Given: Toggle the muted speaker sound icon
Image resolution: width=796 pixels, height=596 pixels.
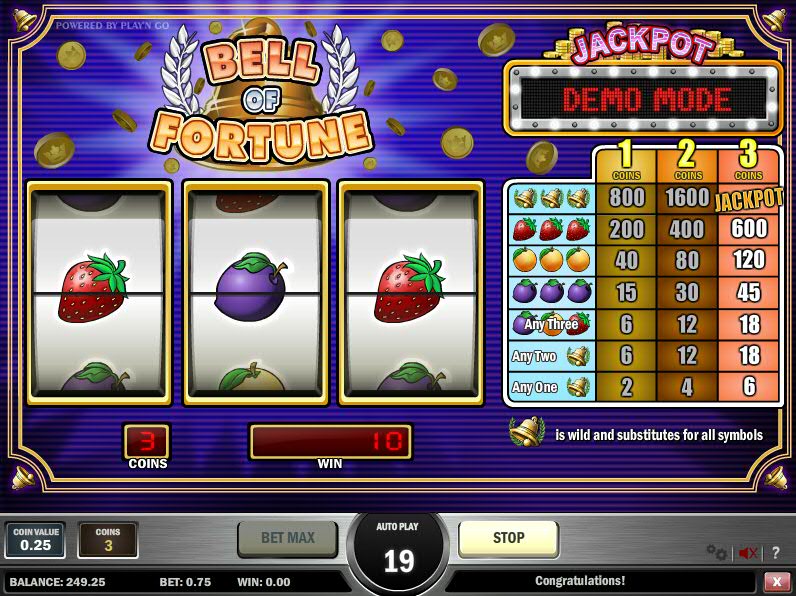Looking at the screenshot, I should point(747,552).
